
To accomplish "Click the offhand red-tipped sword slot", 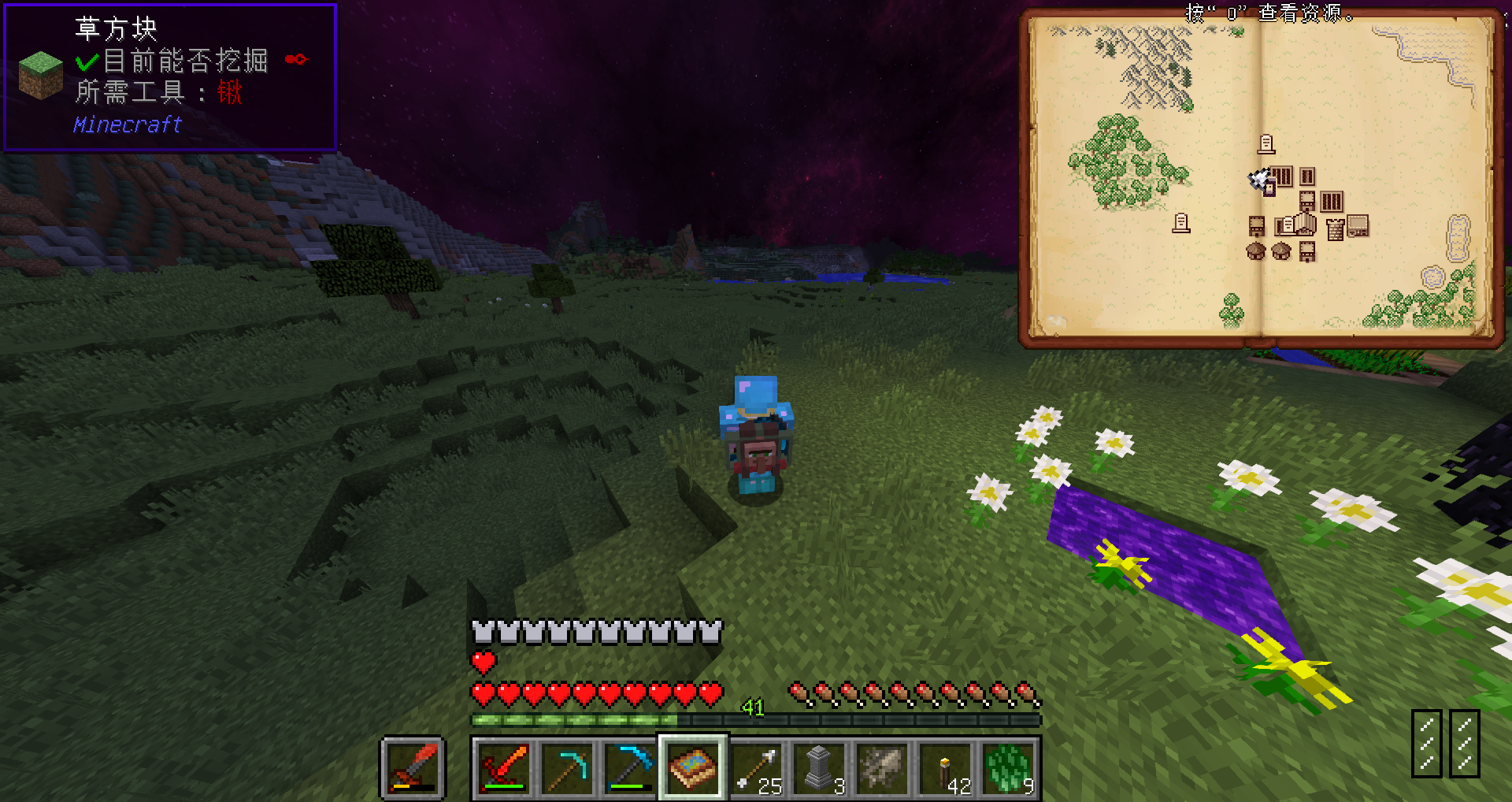I will pos(413,767).
